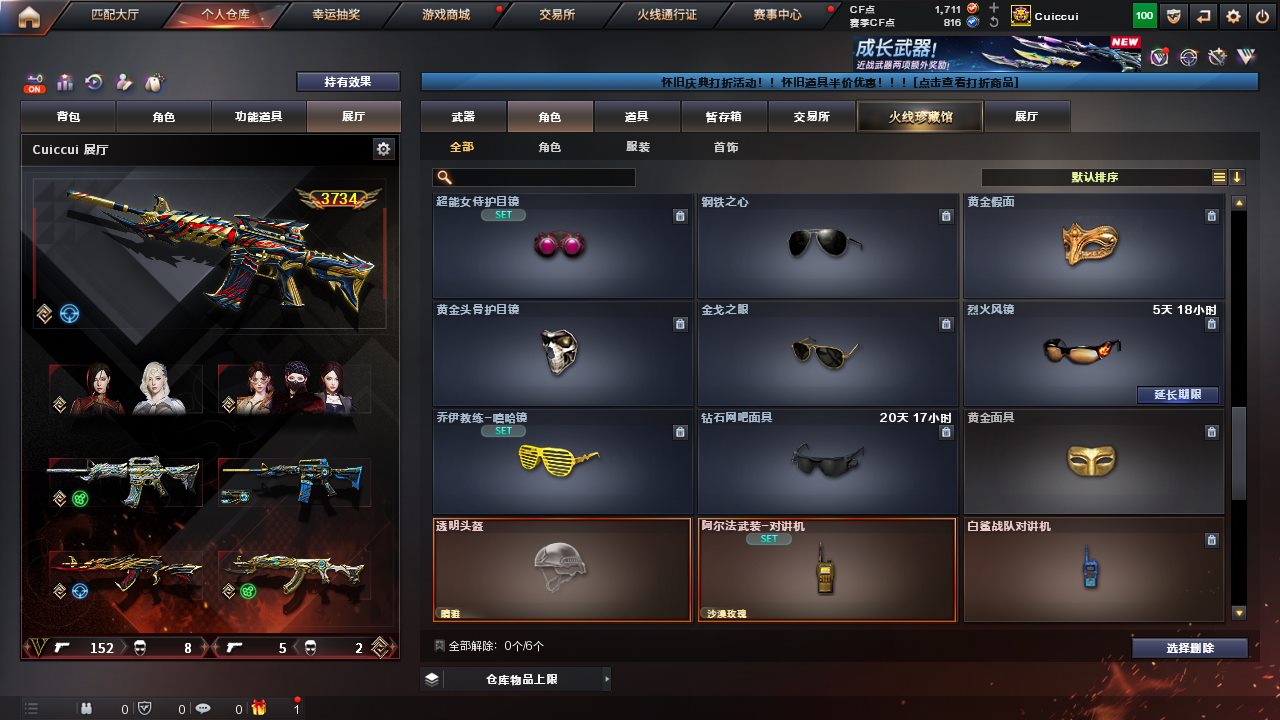Image resolution: width=1280 pixels, height=720 pixels.
Task: Switch to the 背包 backpack tab
Action: (x=68, y=117)
